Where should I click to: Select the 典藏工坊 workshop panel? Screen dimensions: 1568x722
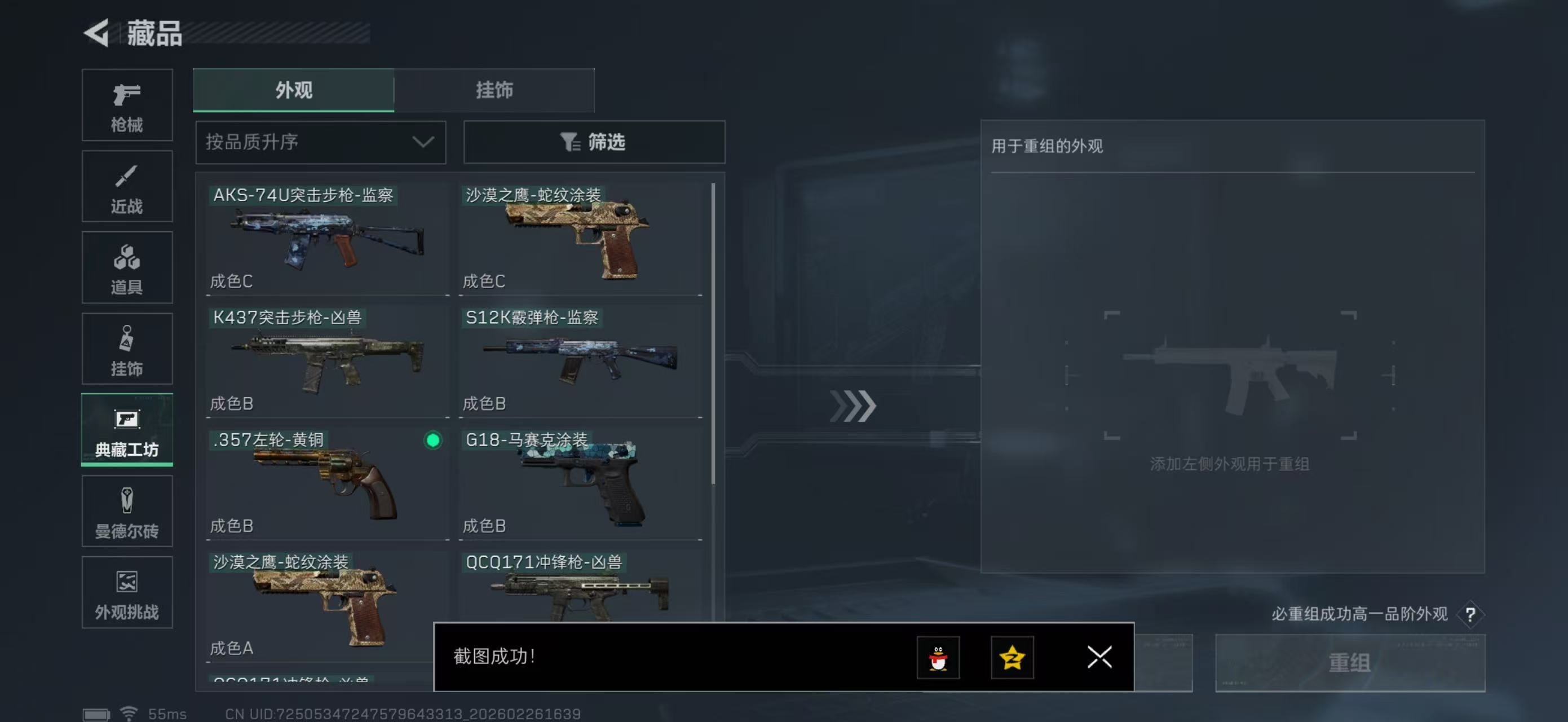tap(127, 430)
